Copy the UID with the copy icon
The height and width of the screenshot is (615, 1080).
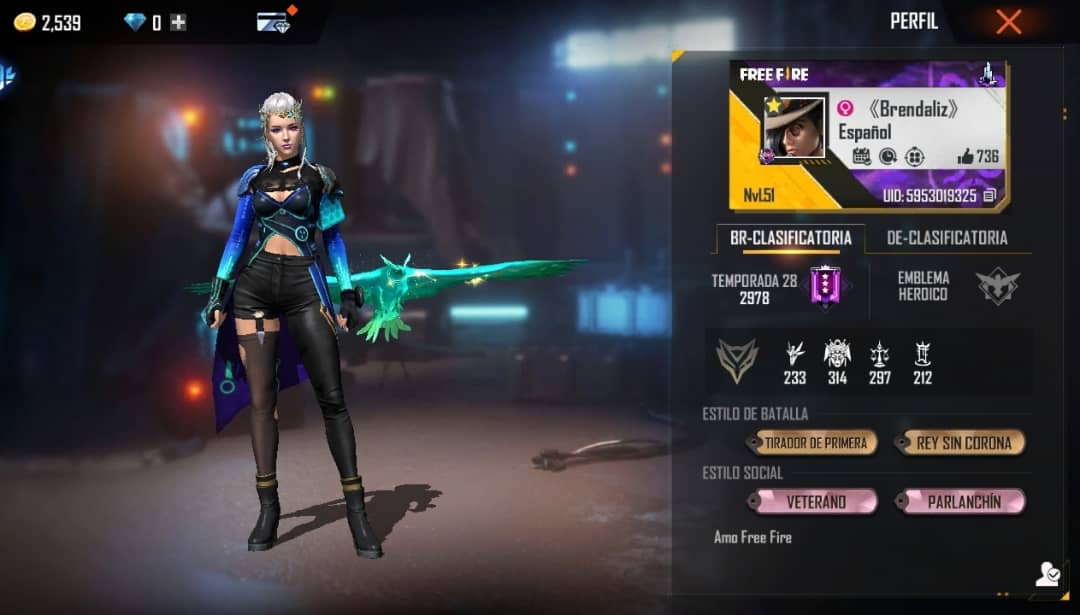[989, 196]
